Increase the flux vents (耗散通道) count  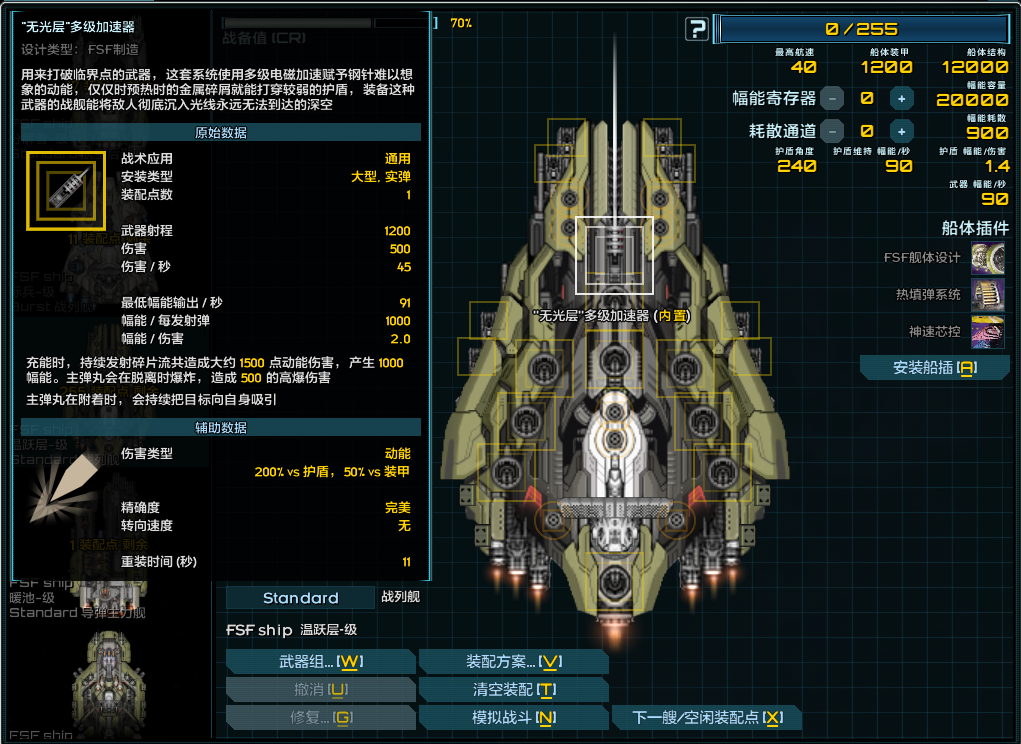(902, 131)
